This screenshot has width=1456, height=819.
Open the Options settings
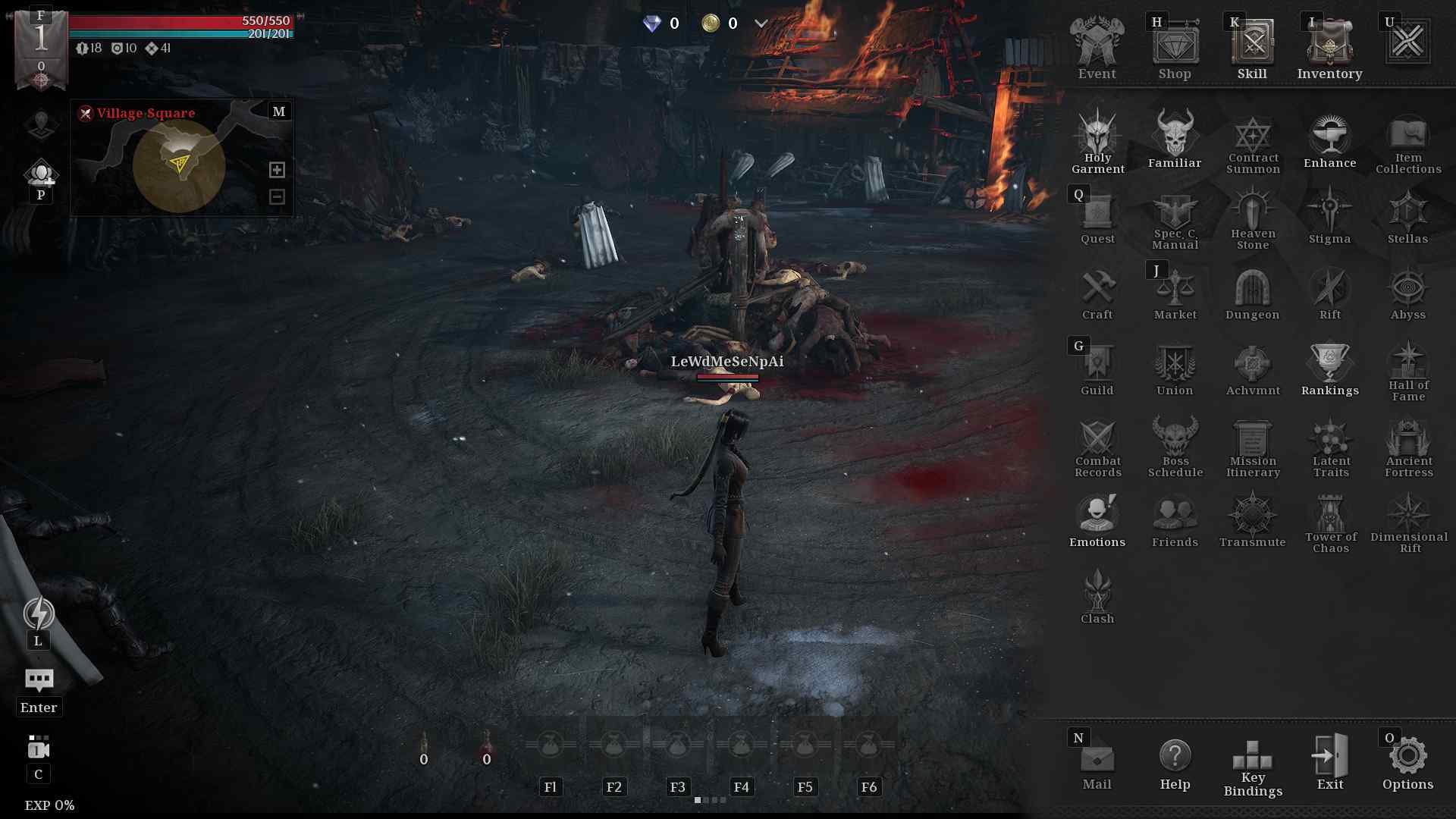(x=1407, y=762)
